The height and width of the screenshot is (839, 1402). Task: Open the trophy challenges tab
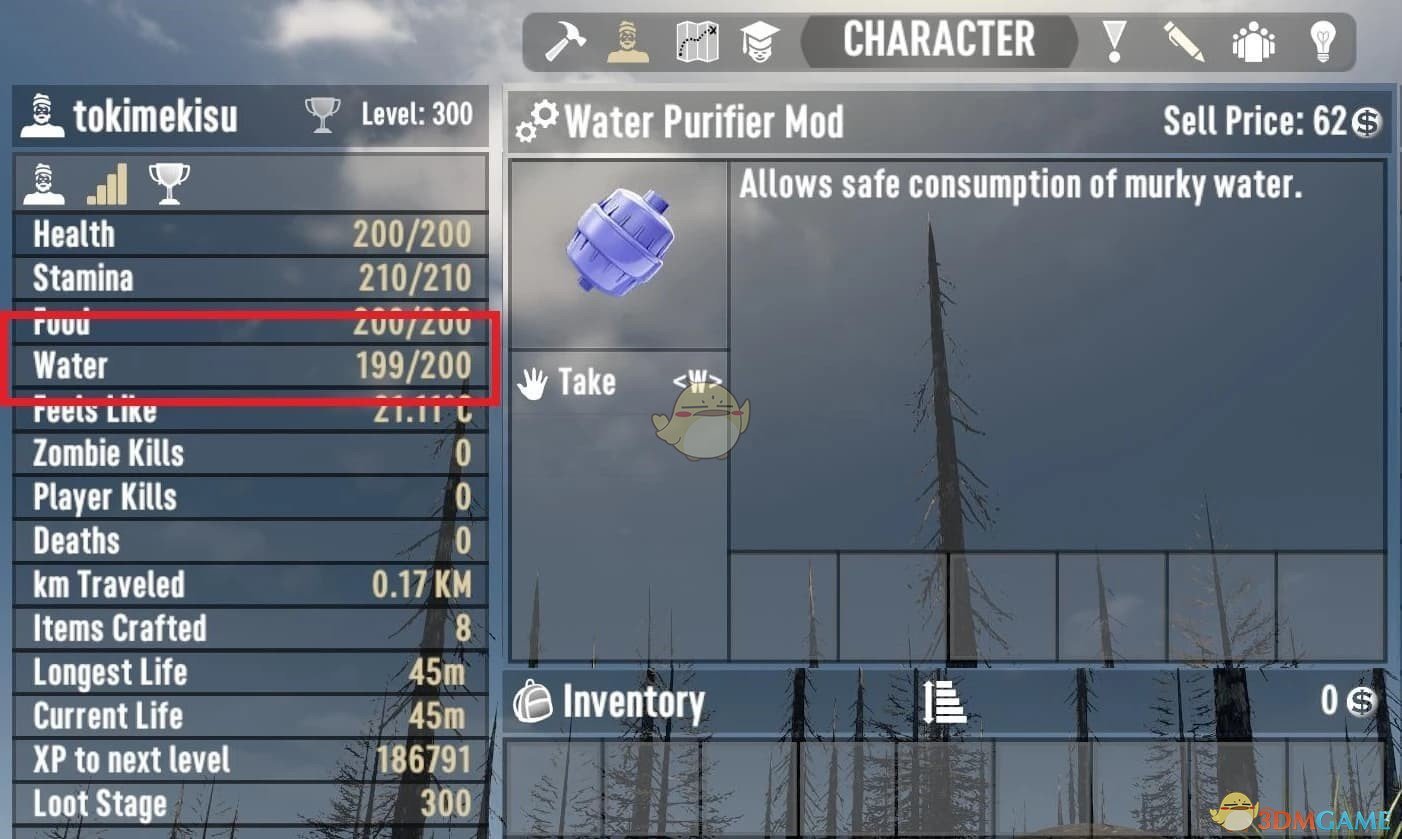(x=168, y=181)
